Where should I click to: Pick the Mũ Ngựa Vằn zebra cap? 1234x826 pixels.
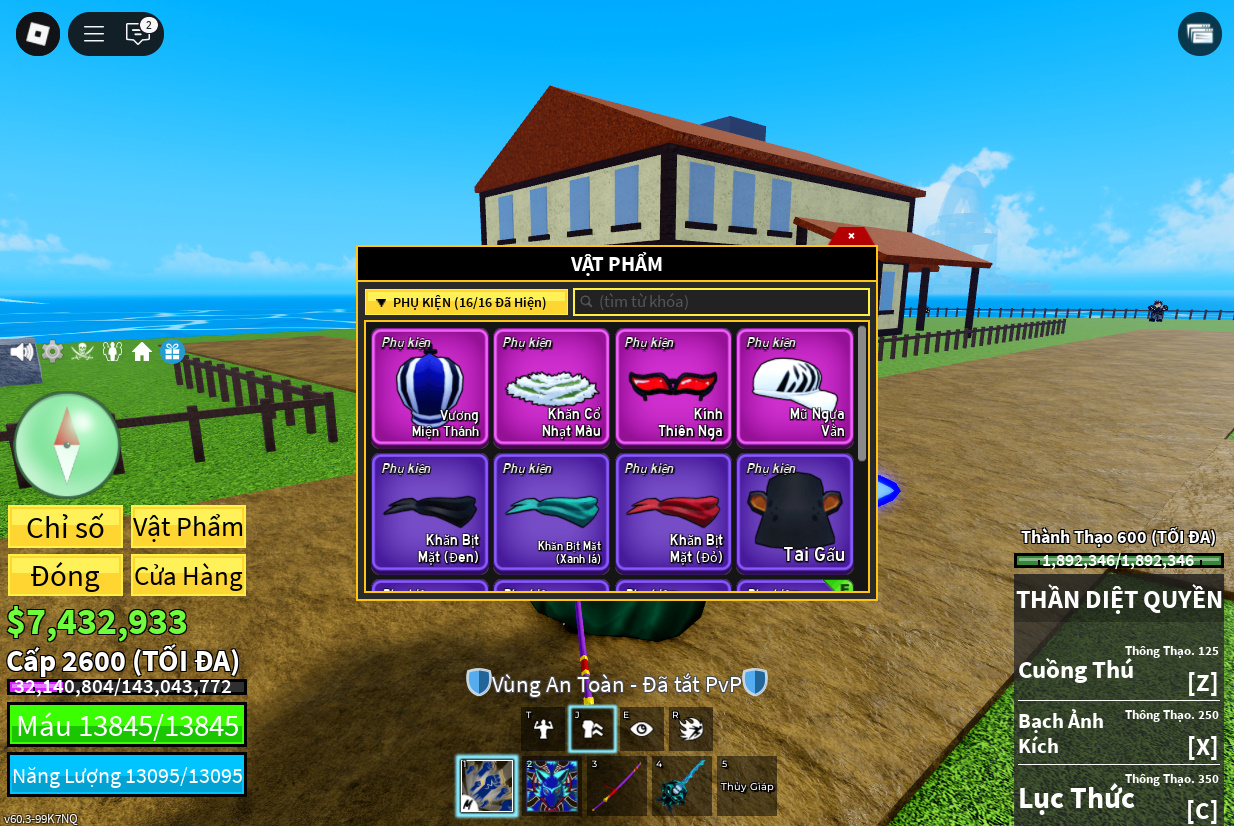[795, 386]
